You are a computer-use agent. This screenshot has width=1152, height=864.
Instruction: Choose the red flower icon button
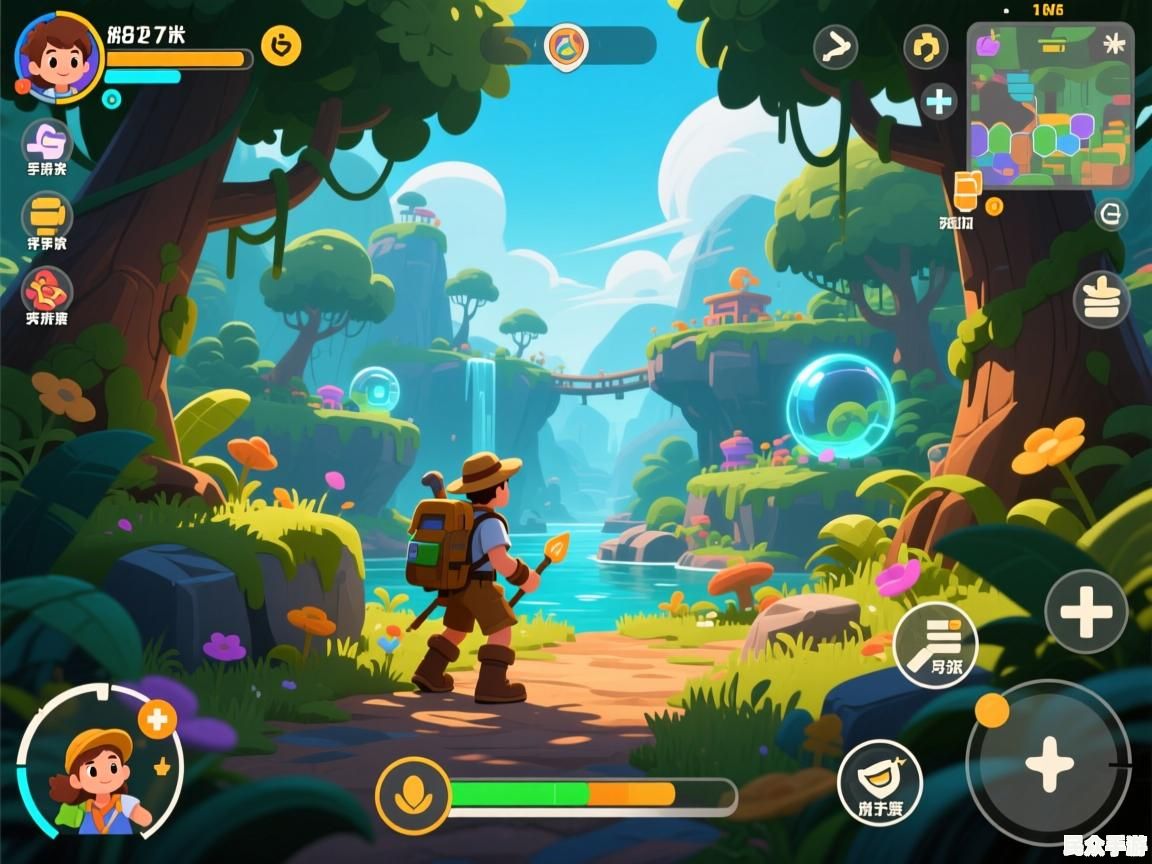47,290
